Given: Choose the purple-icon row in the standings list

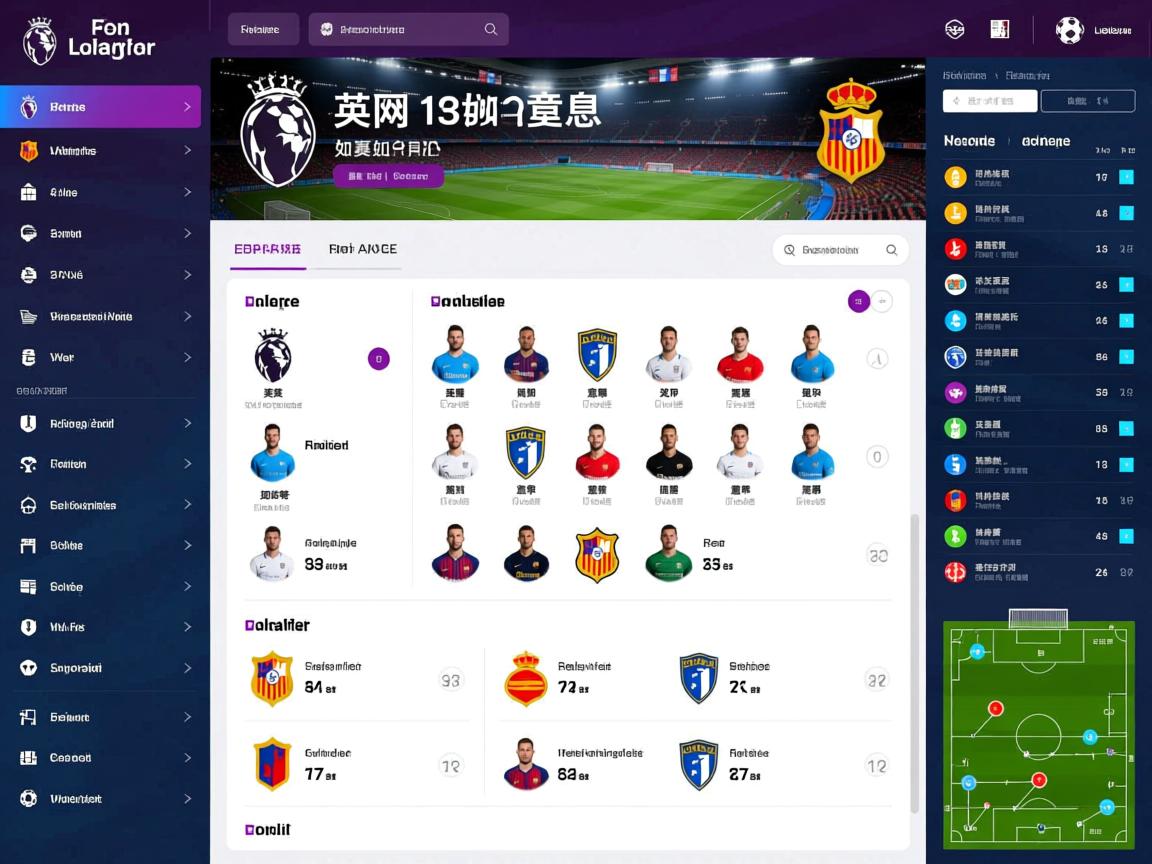Looking at the screenshot, I should pos(1039,393).
